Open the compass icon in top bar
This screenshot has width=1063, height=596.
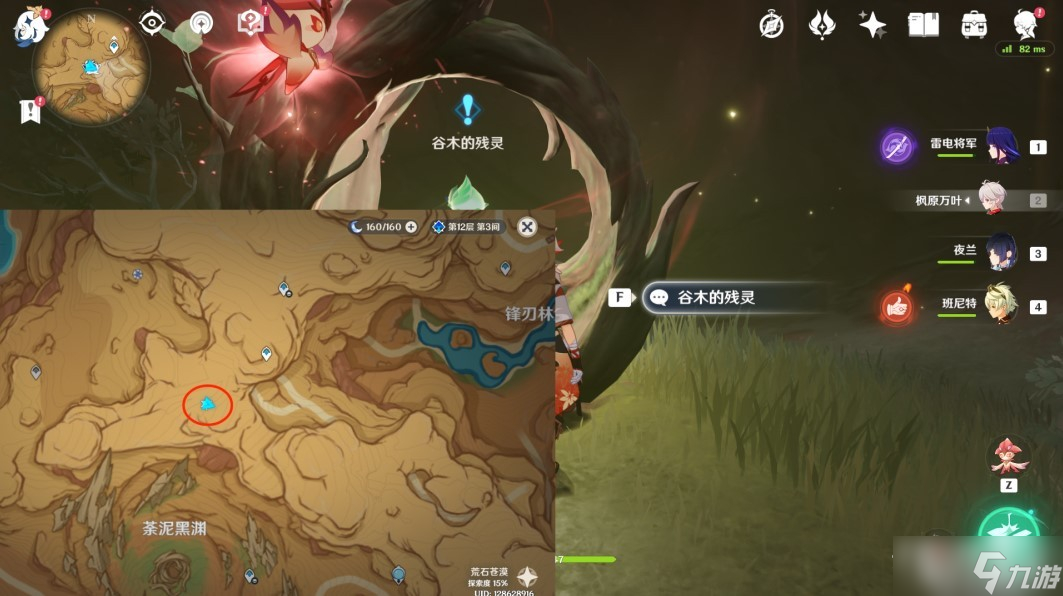(x=771, y=26)
